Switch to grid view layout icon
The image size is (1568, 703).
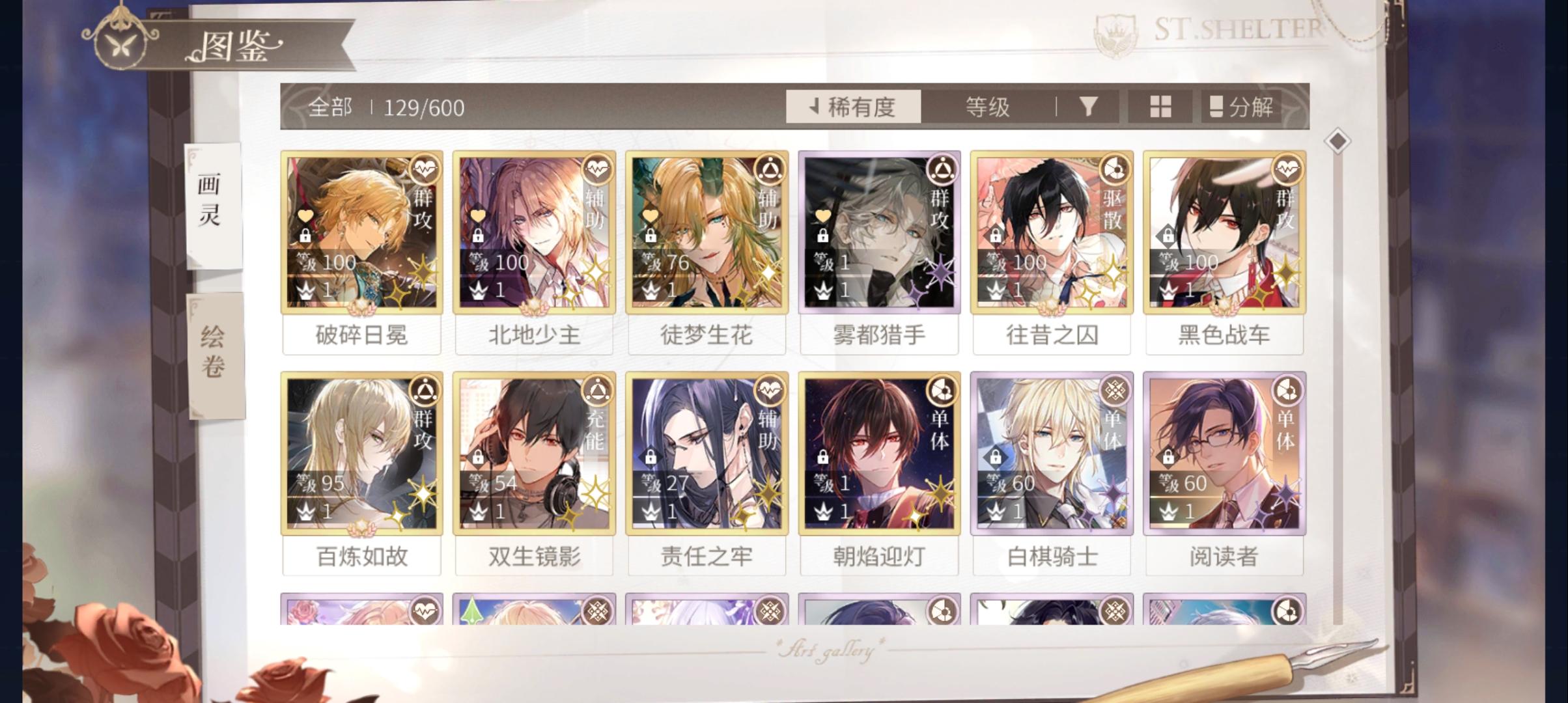[x=1162, y=107]
